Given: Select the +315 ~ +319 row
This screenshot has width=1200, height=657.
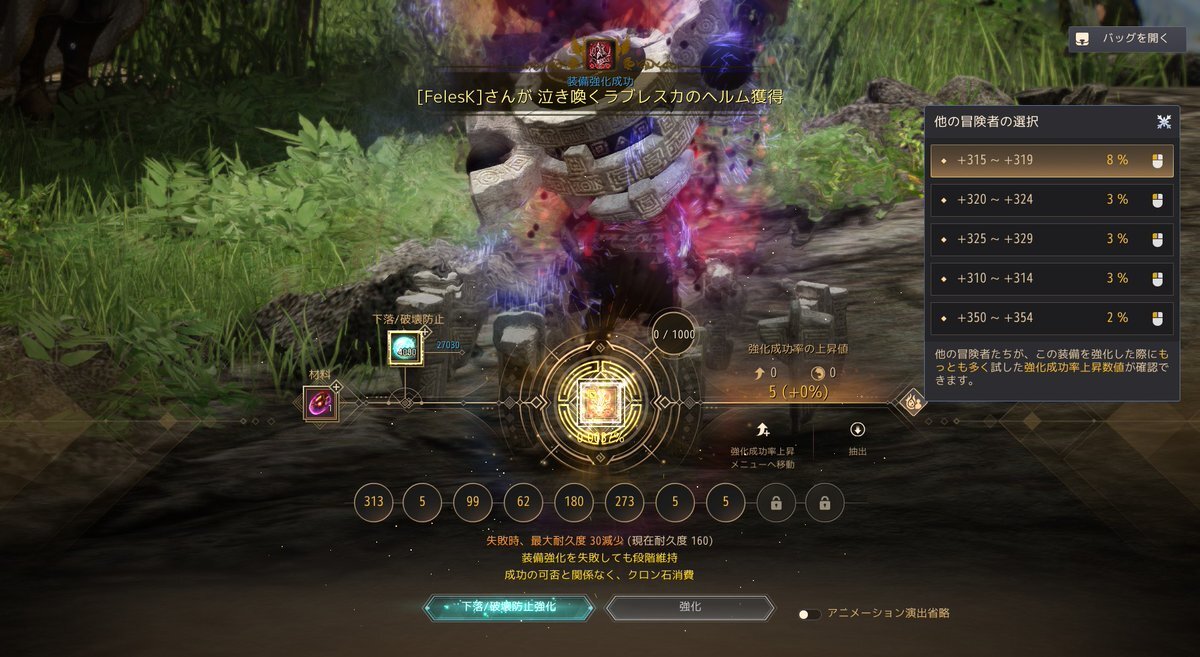Looking at the screenshot, I should 1051,160.
